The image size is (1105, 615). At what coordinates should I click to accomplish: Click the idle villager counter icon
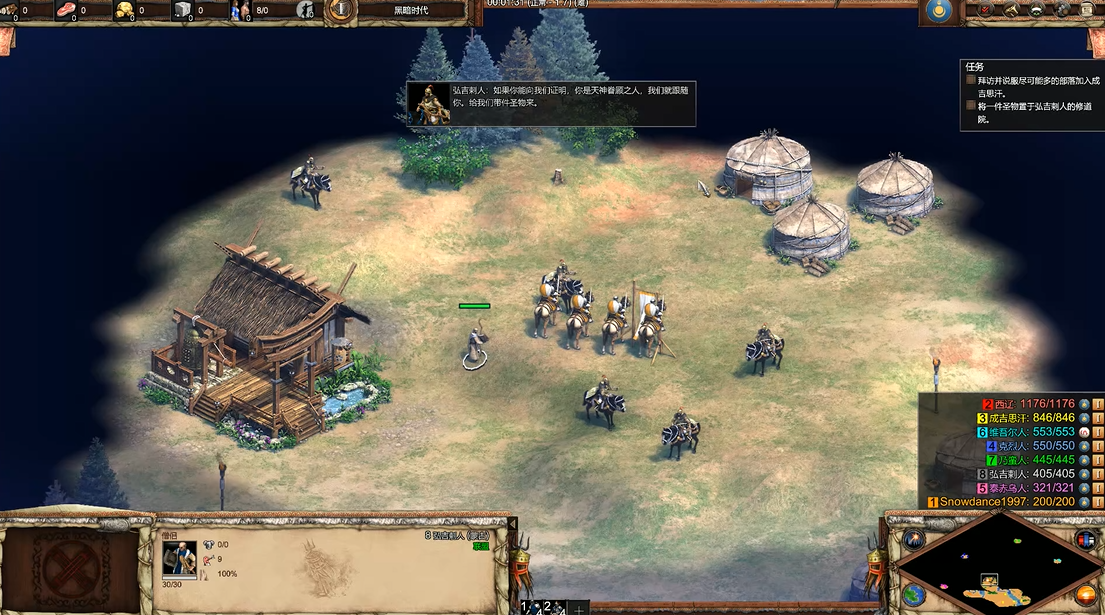305,11
